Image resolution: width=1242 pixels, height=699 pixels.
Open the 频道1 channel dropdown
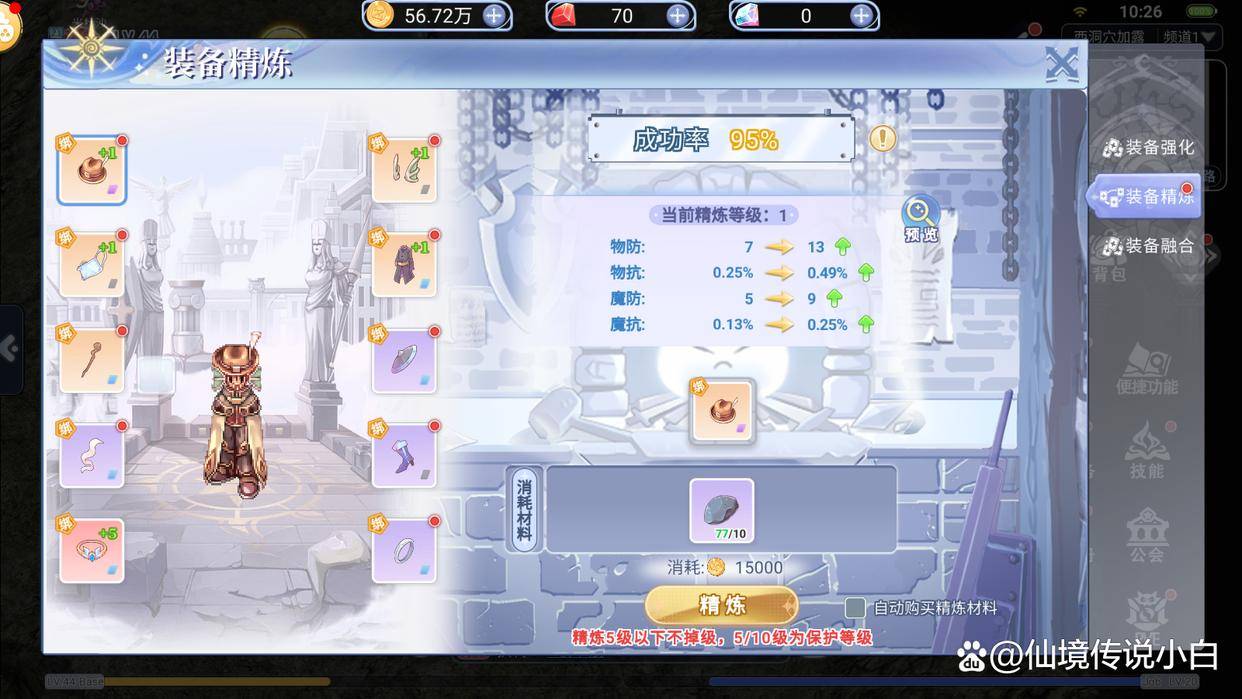pyautogui.click(x=1191, y=38)
